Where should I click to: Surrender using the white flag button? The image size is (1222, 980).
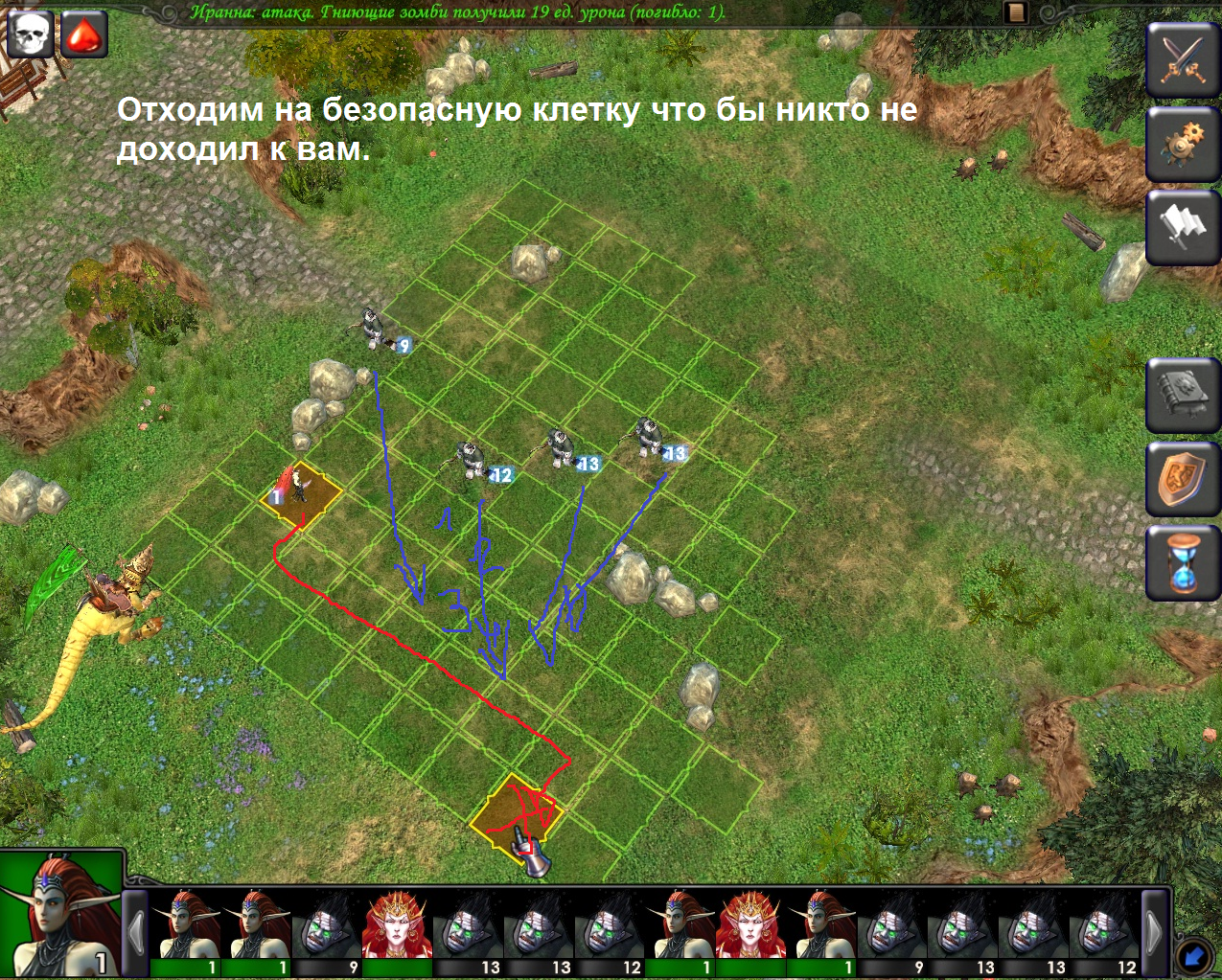(1184, 228)
